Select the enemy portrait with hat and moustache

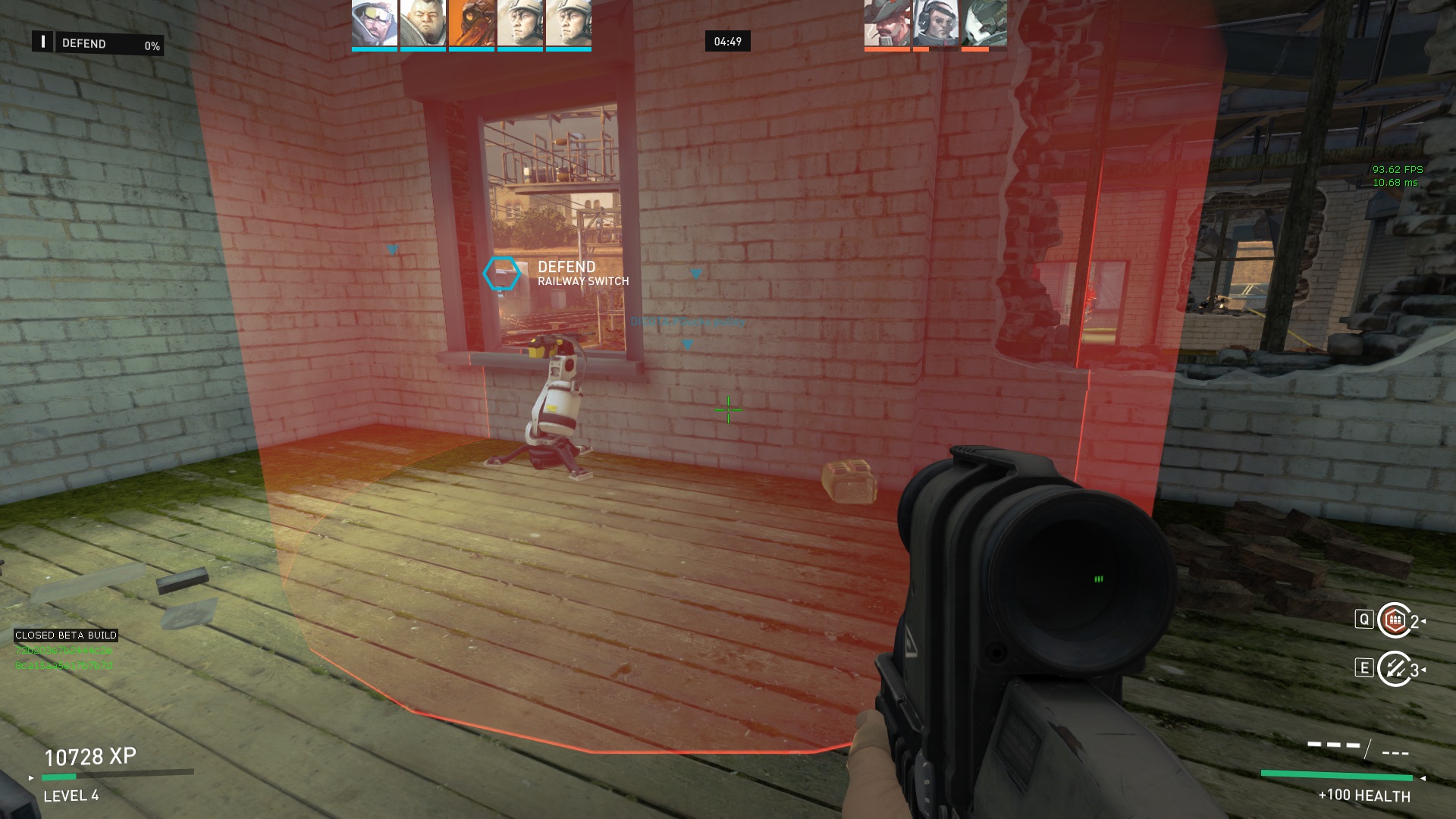click(887, 23)
